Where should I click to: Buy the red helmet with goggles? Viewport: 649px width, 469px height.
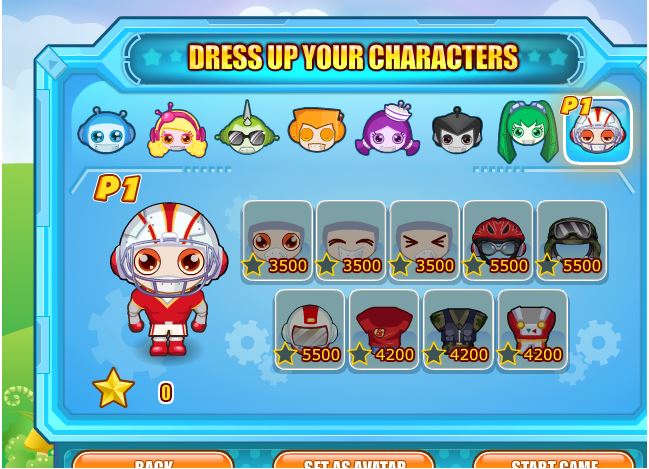(x=498, y=241)
